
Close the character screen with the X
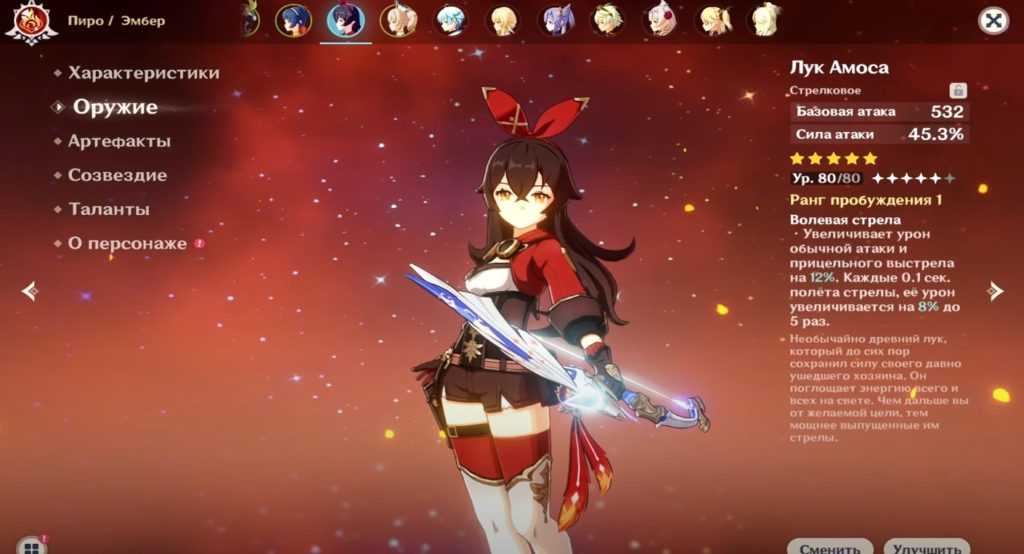pyautogui.click(x=992, y=20)
